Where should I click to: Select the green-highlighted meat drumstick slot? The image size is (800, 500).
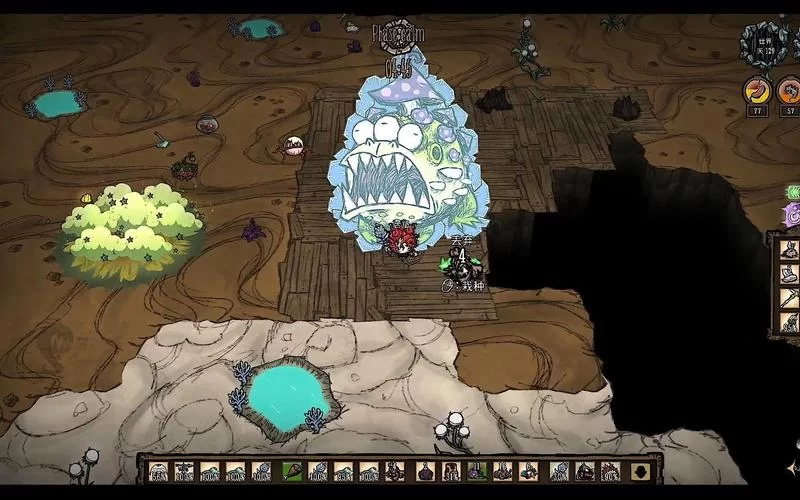point(292,471)
